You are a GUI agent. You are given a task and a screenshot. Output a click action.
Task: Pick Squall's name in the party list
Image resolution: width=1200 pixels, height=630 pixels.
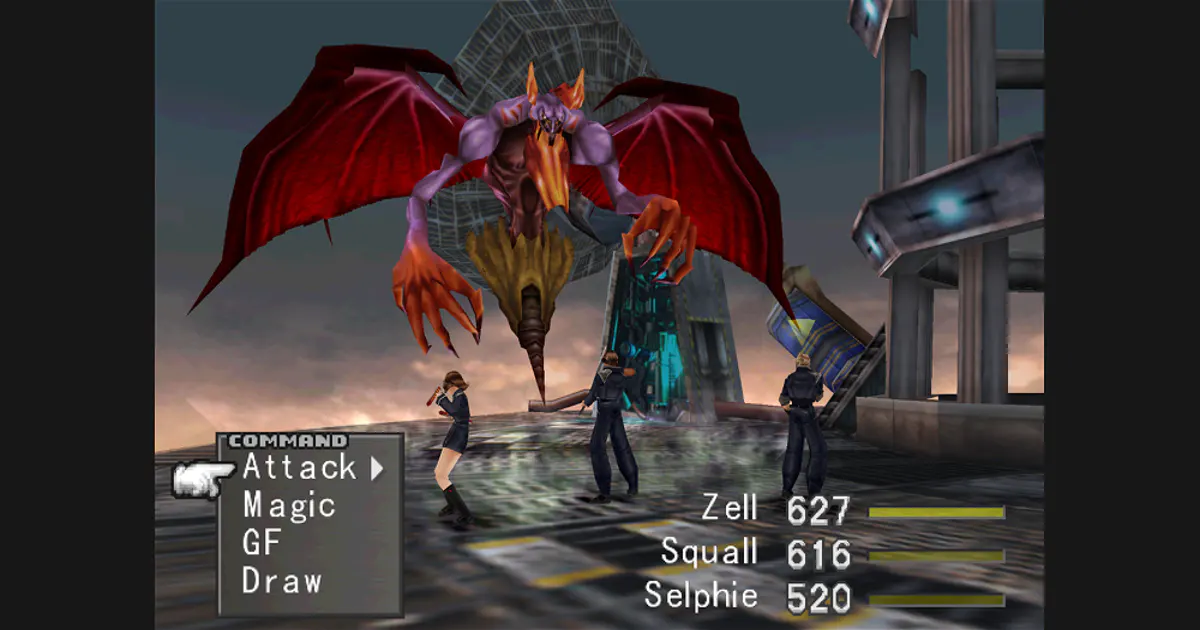709,552
